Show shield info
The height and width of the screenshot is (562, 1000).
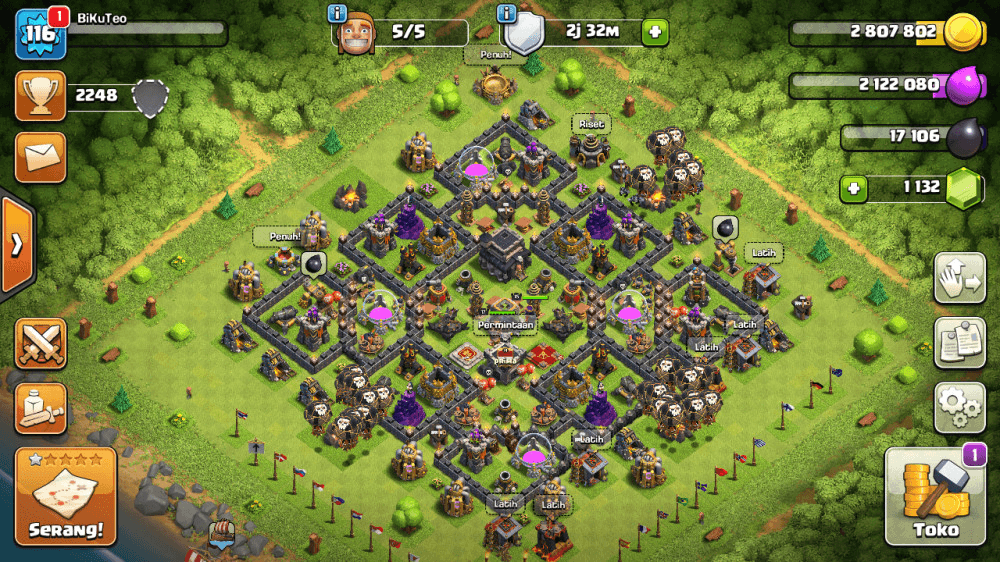coord(507,13)
